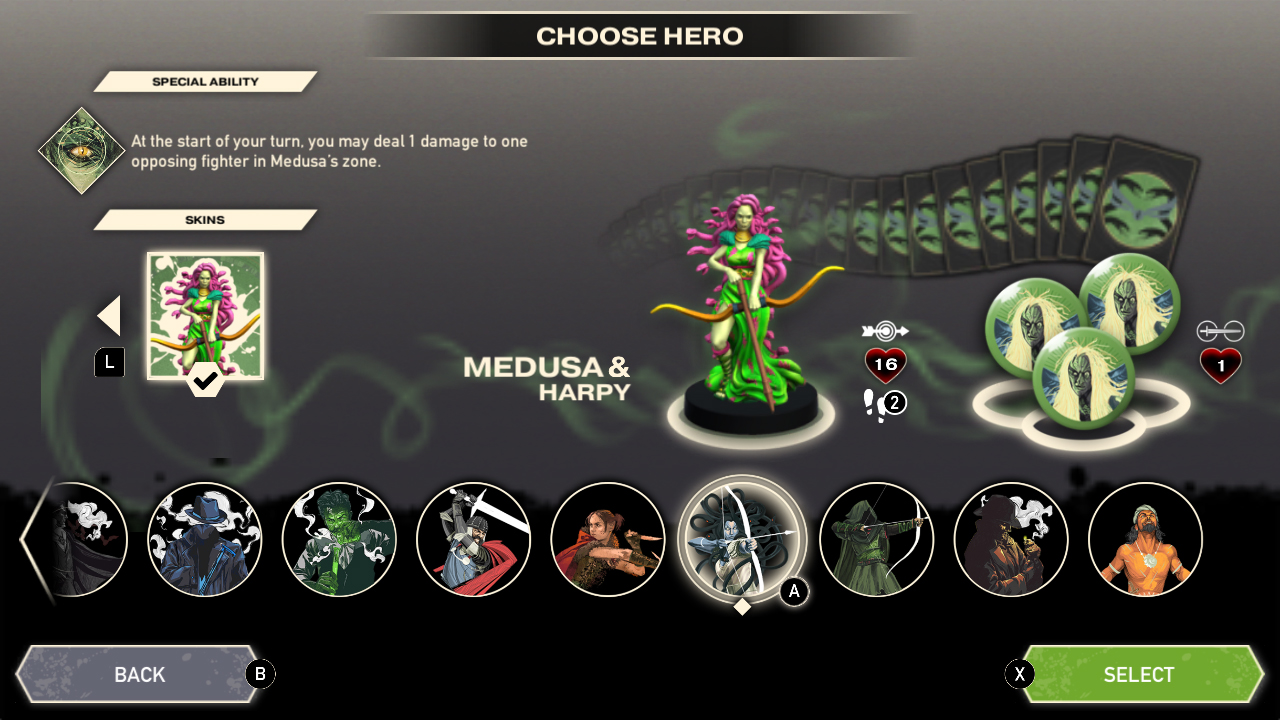Click the Harpy sidekick heart icon showing 1
The image size is (1280, 720).
tap(1218, 366)
